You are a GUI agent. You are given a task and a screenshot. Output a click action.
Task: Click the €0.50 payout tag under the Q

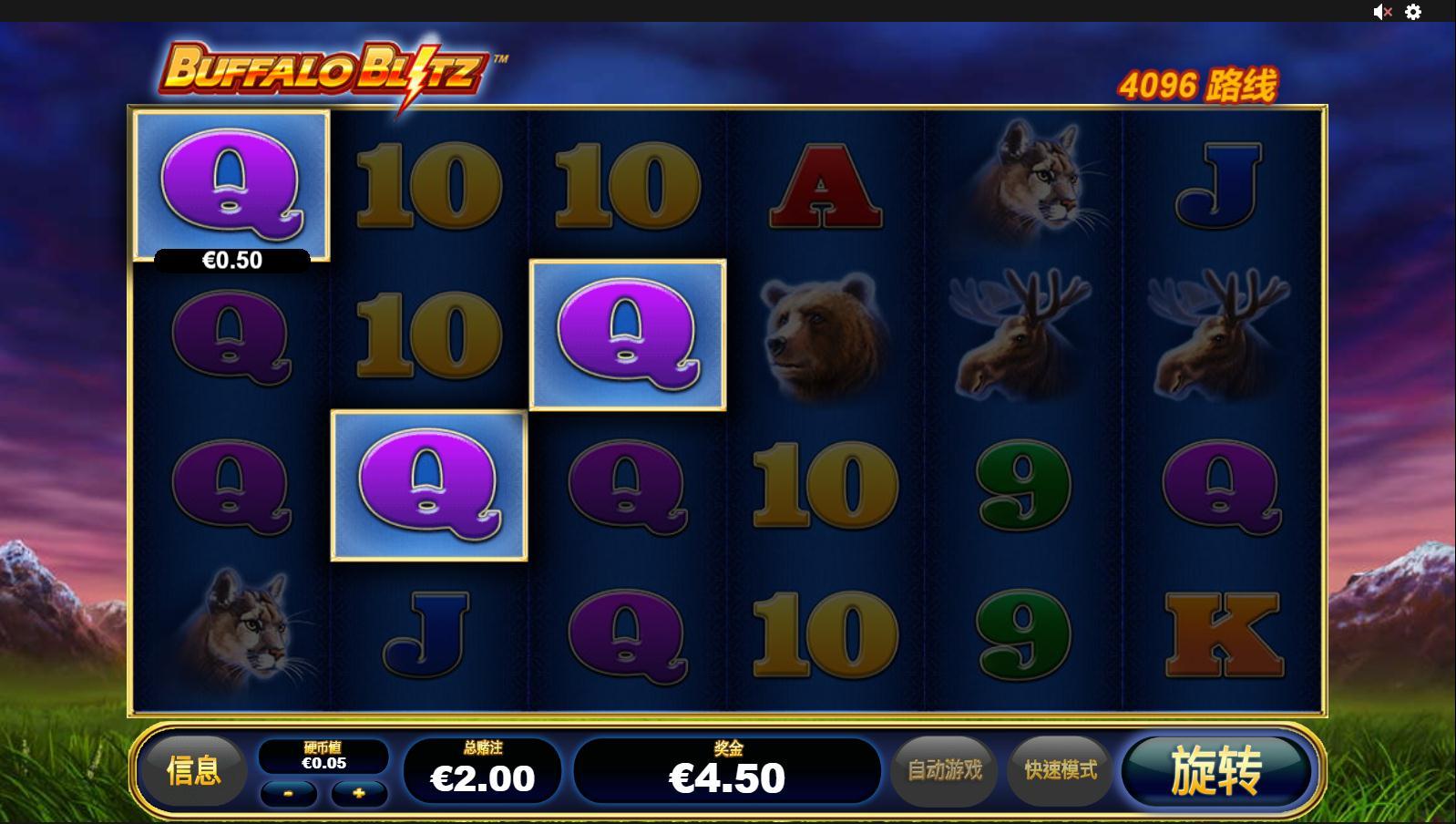(233, 260)
